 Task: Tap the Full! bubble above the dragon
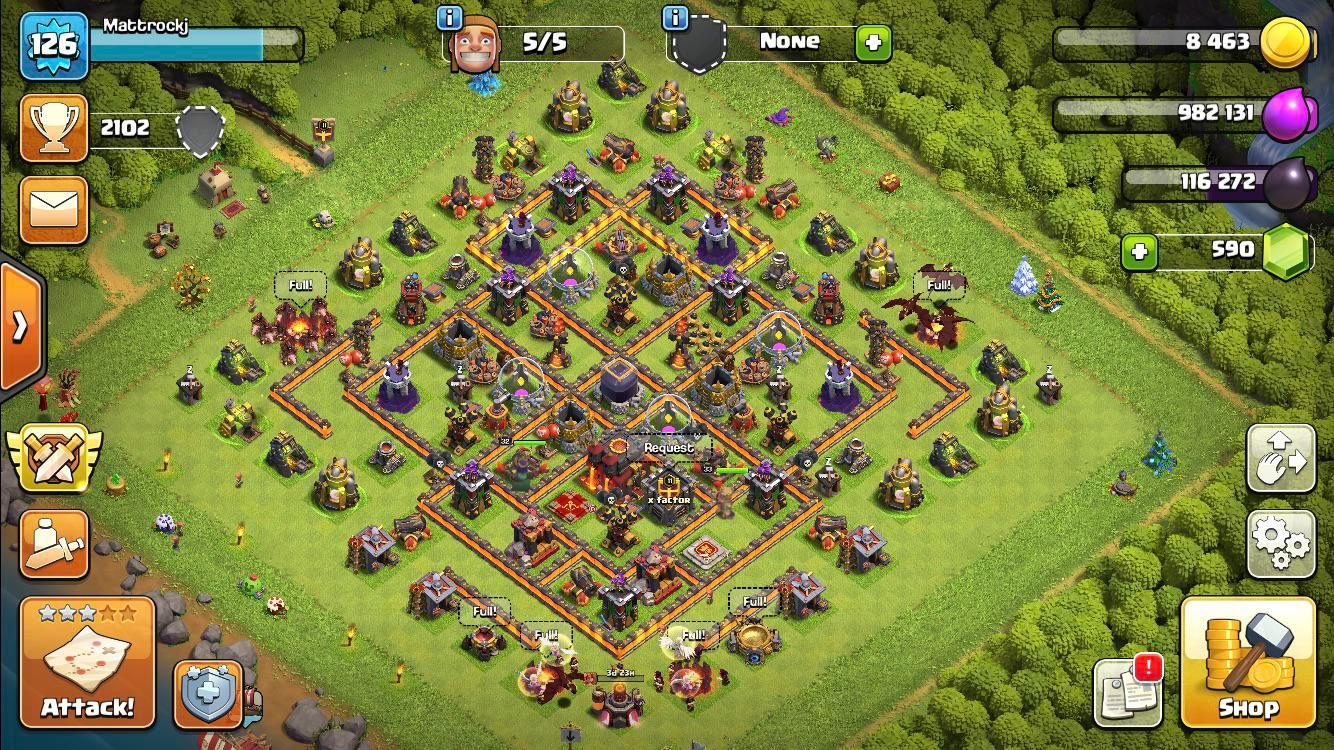938,285
